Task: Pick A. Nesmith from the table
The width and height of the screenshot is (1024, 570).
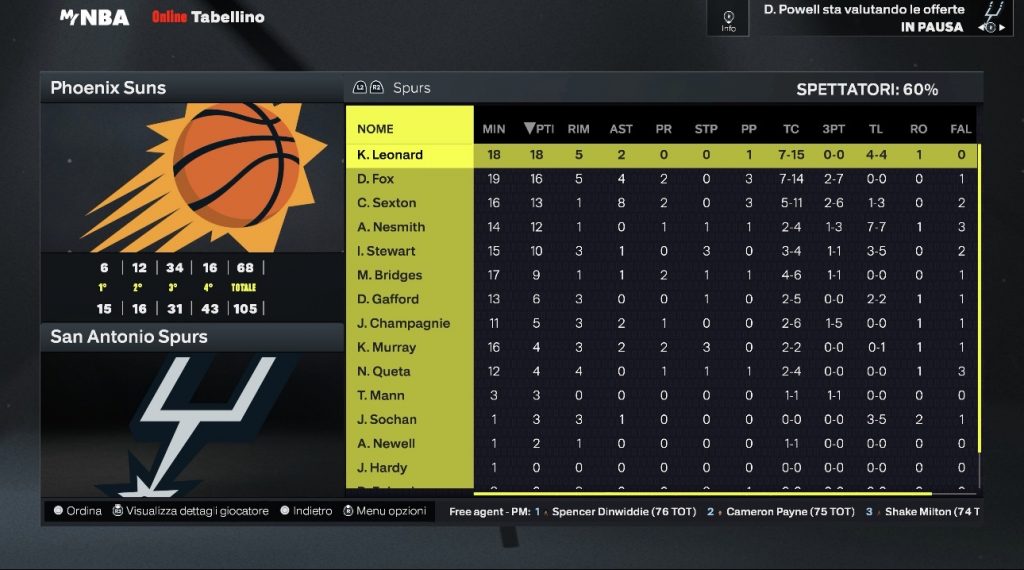Action: (391, 227)
